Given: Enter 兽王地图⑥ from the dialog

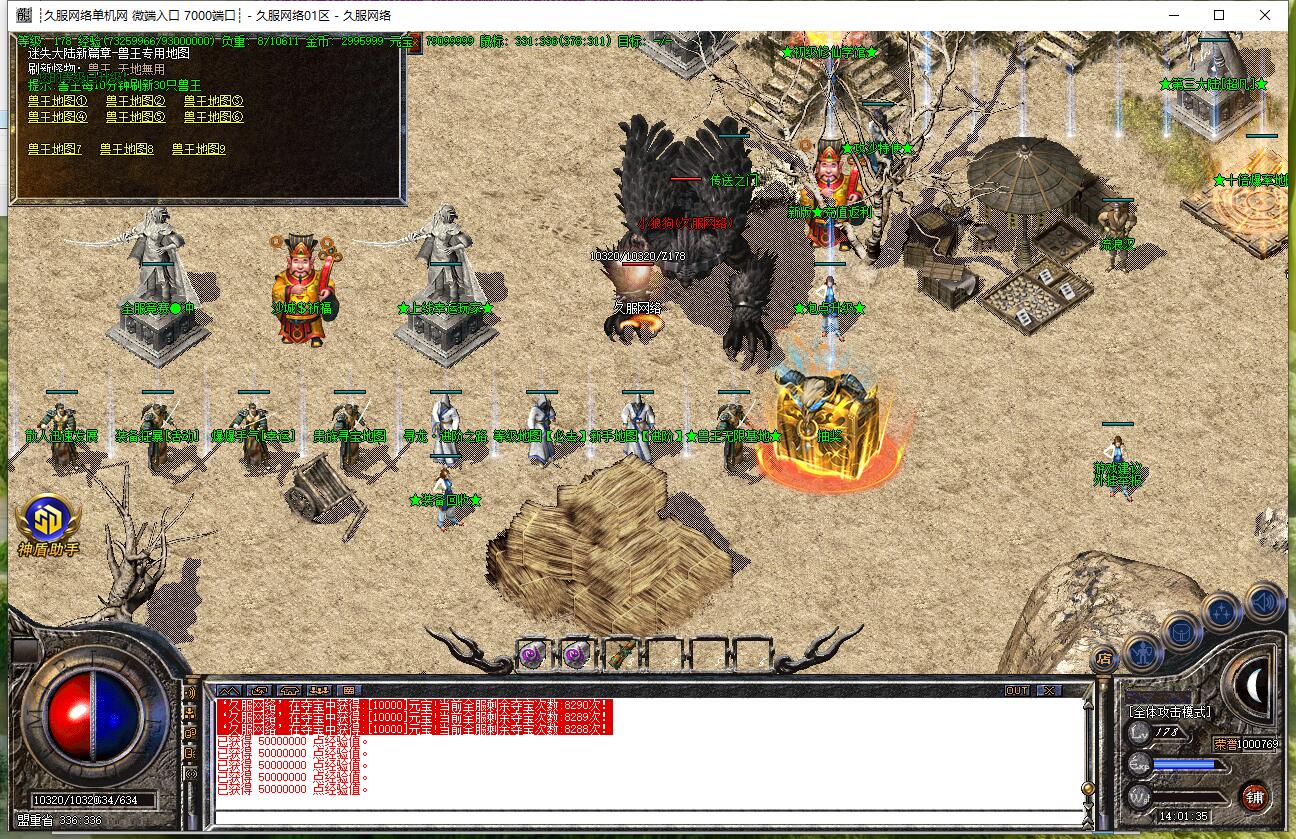Looking at the screenshot, I should click(x=213, y=117).
